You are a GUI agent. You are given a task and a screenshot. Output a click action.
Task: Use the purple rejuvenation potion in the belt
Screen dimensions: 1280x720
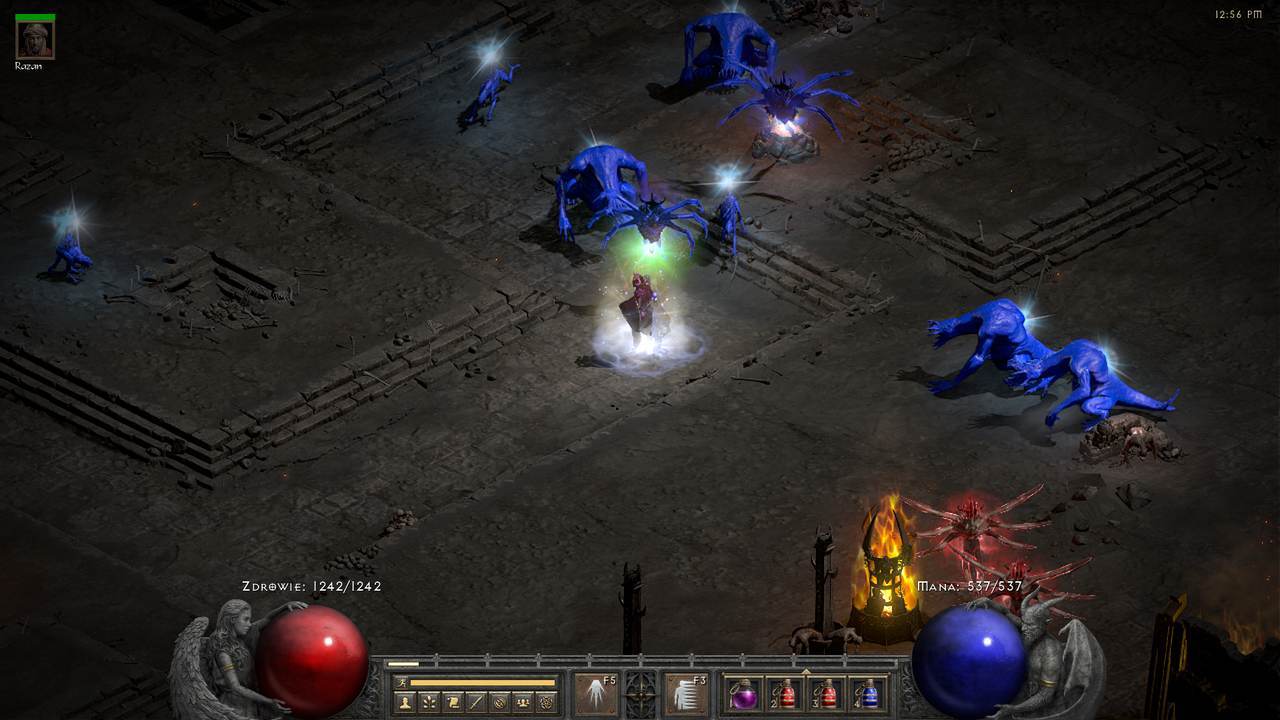[x=743, y=694]
